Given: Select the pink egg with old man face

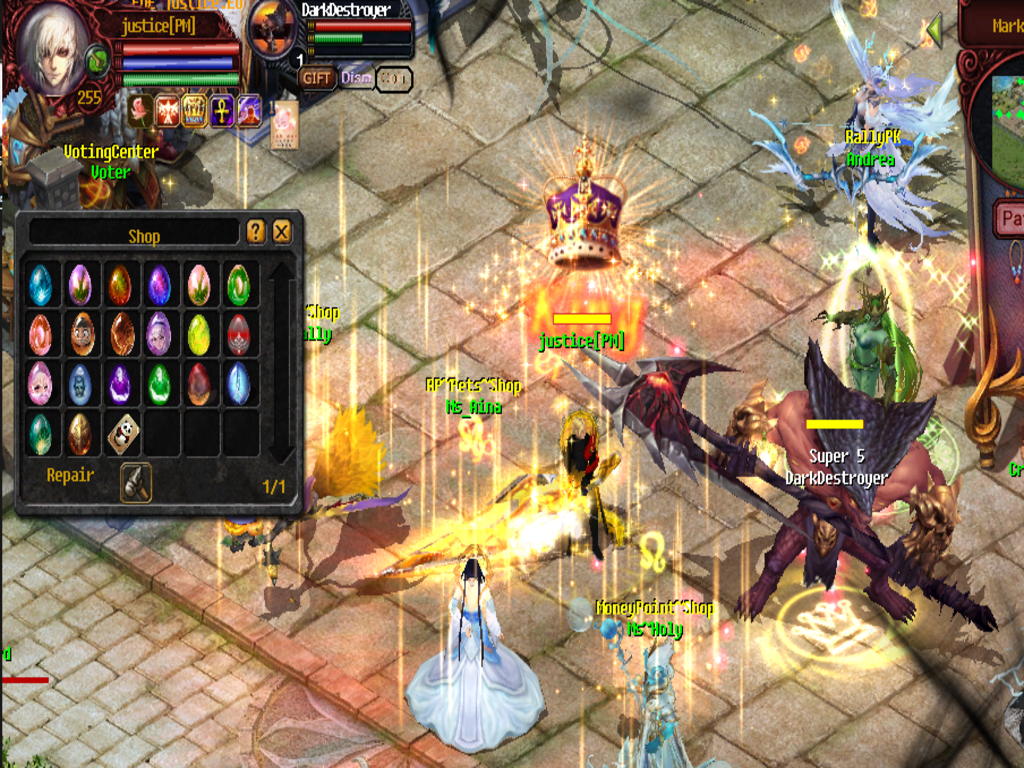Looking at the screenshot, I should pos(40,384).
